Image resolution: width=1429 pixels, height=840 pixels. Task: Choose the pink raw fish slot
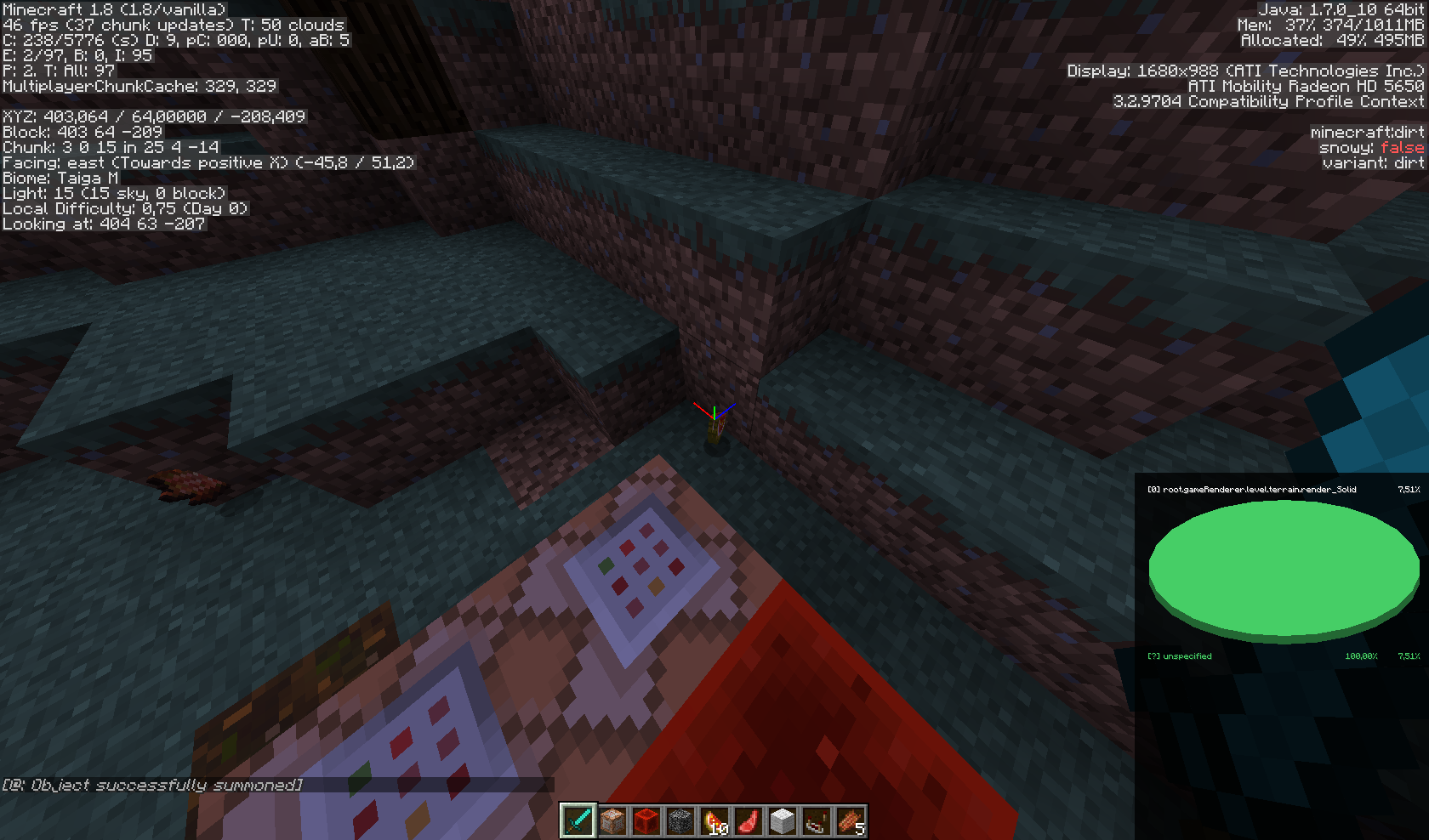[x=748, y=821]
